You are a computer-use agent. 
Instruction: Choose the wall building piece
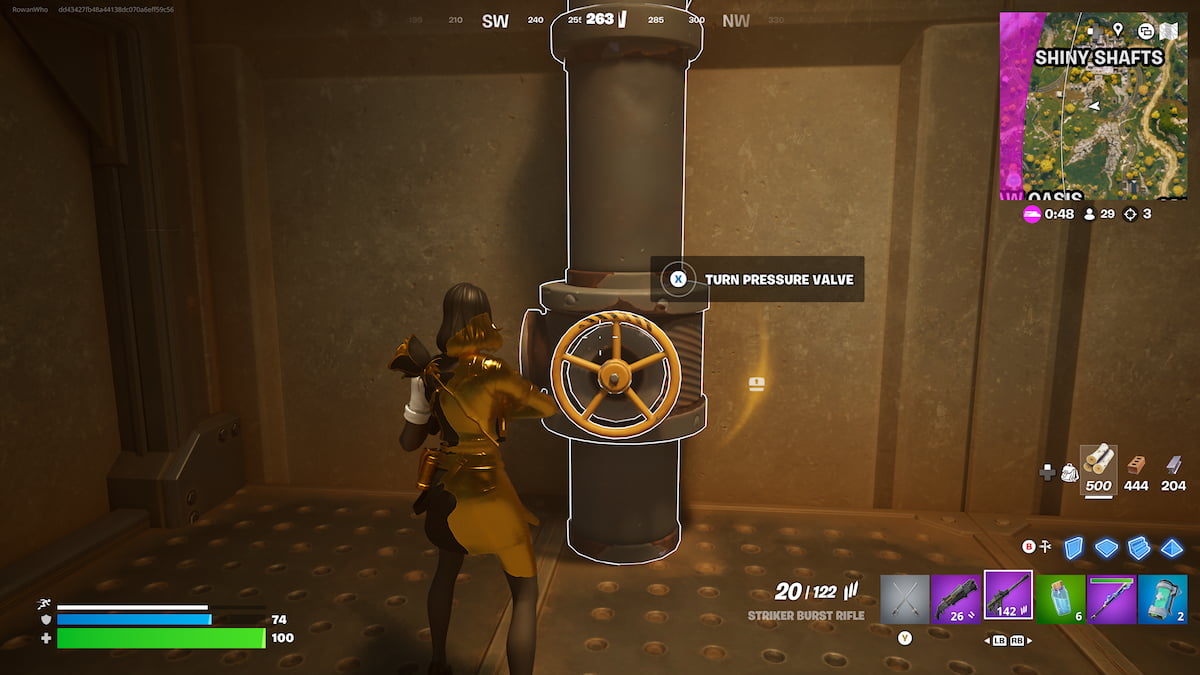tap(1073, 548)
